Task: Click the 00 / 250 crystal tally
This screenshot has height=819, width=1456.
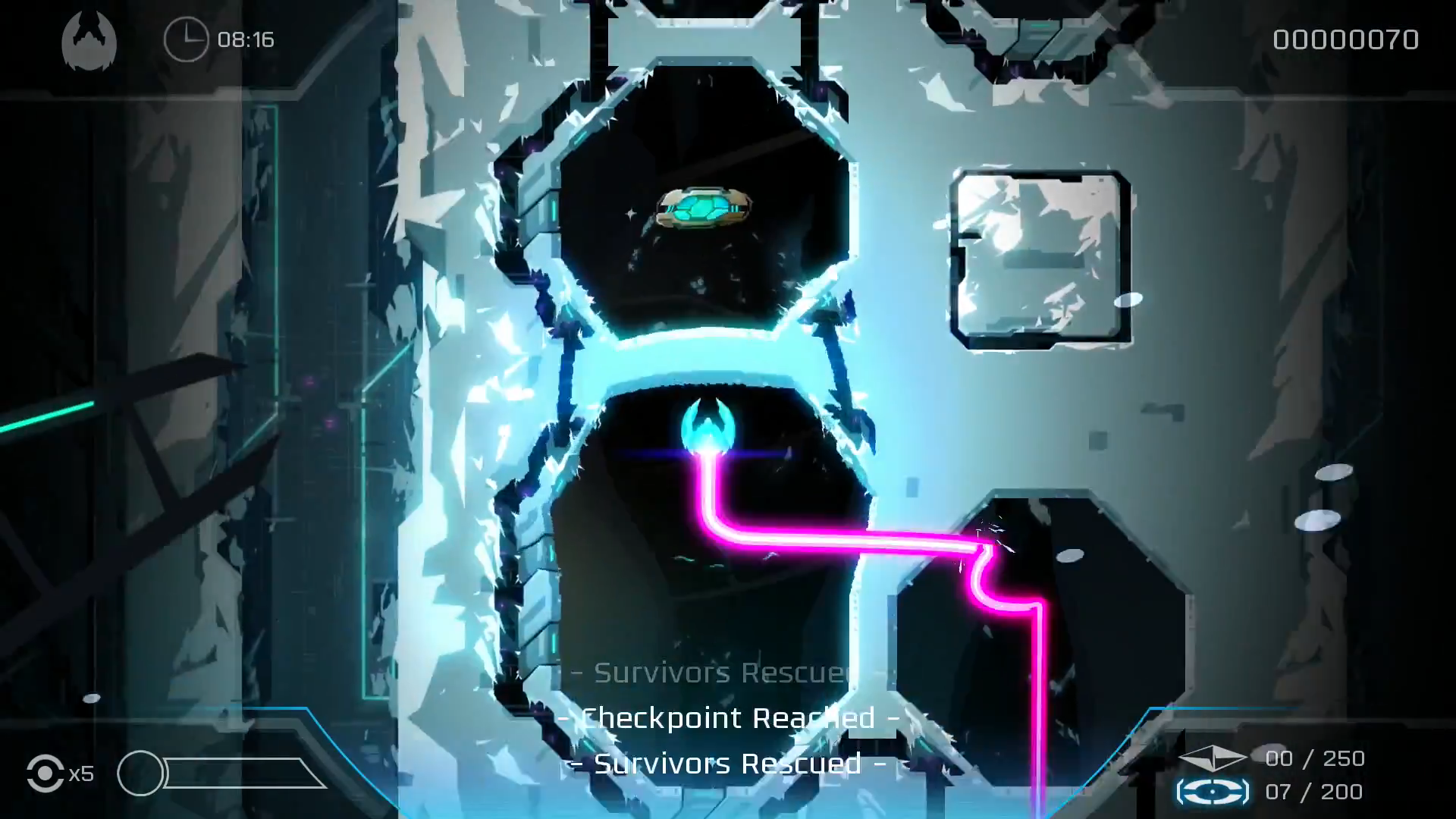Action: point(1316,758)
